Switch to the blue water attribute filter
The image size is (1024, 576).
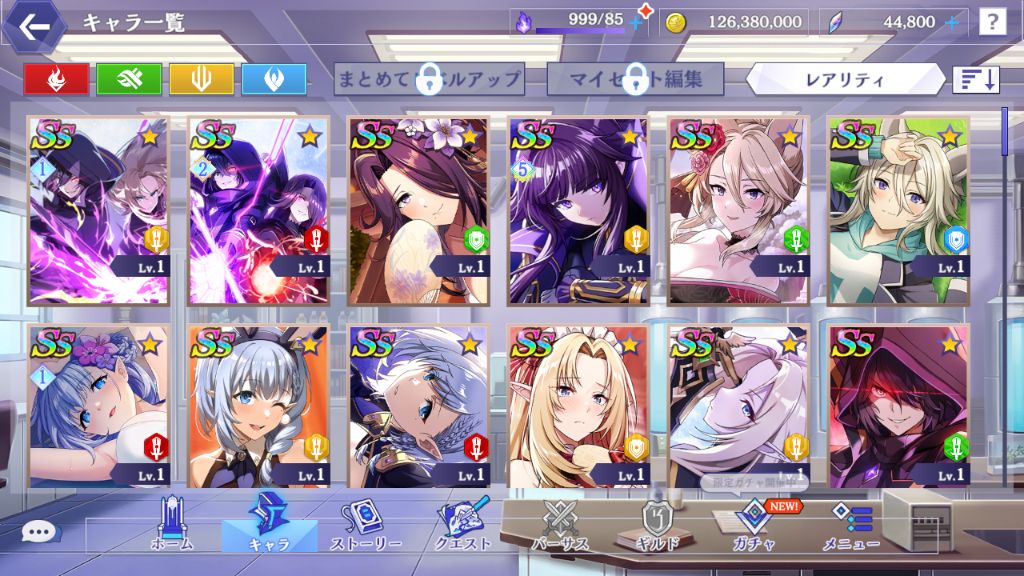tap(274, 79)
